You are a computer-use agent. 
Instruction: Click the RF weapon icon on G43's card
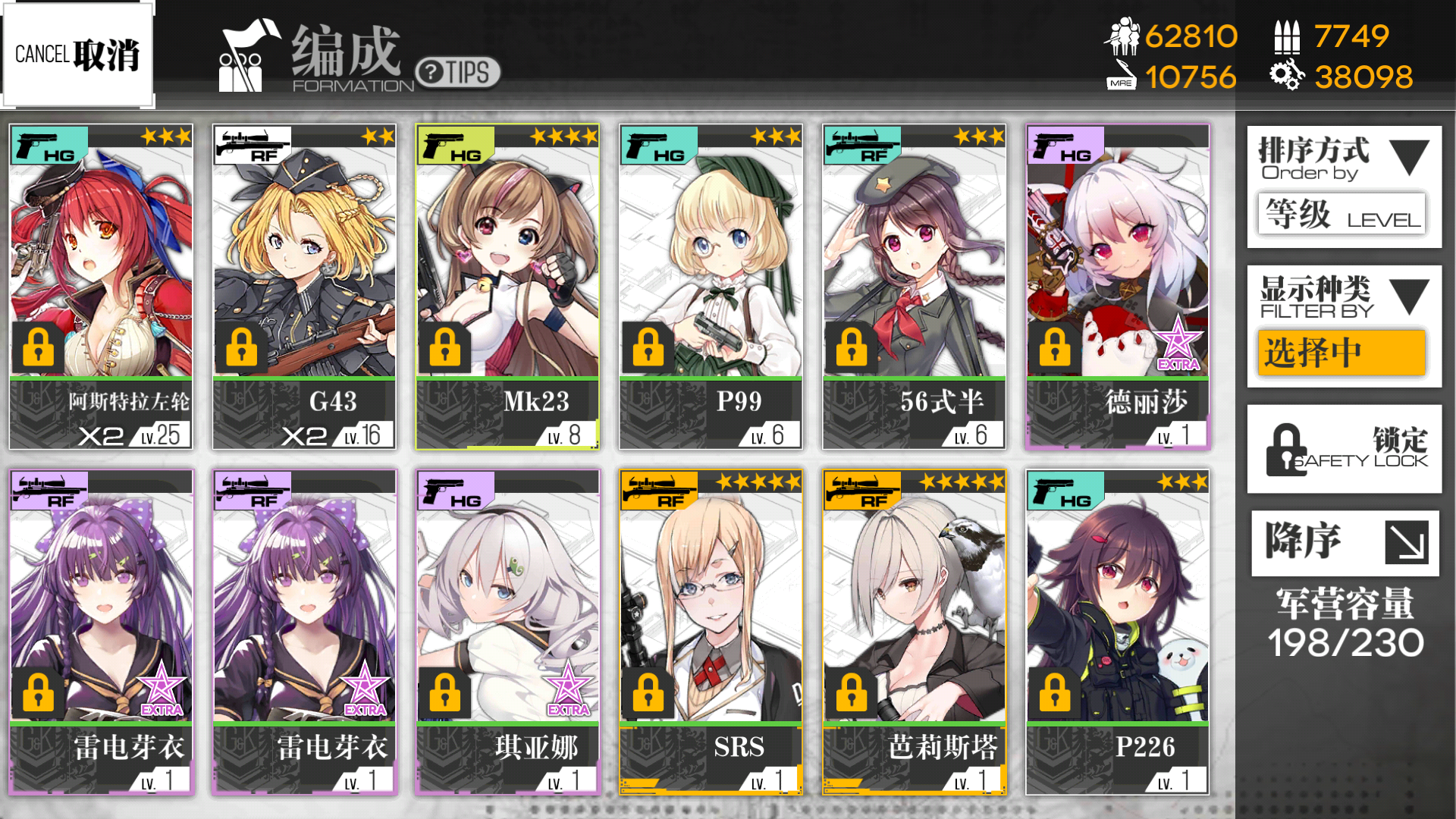click(253, 143)
